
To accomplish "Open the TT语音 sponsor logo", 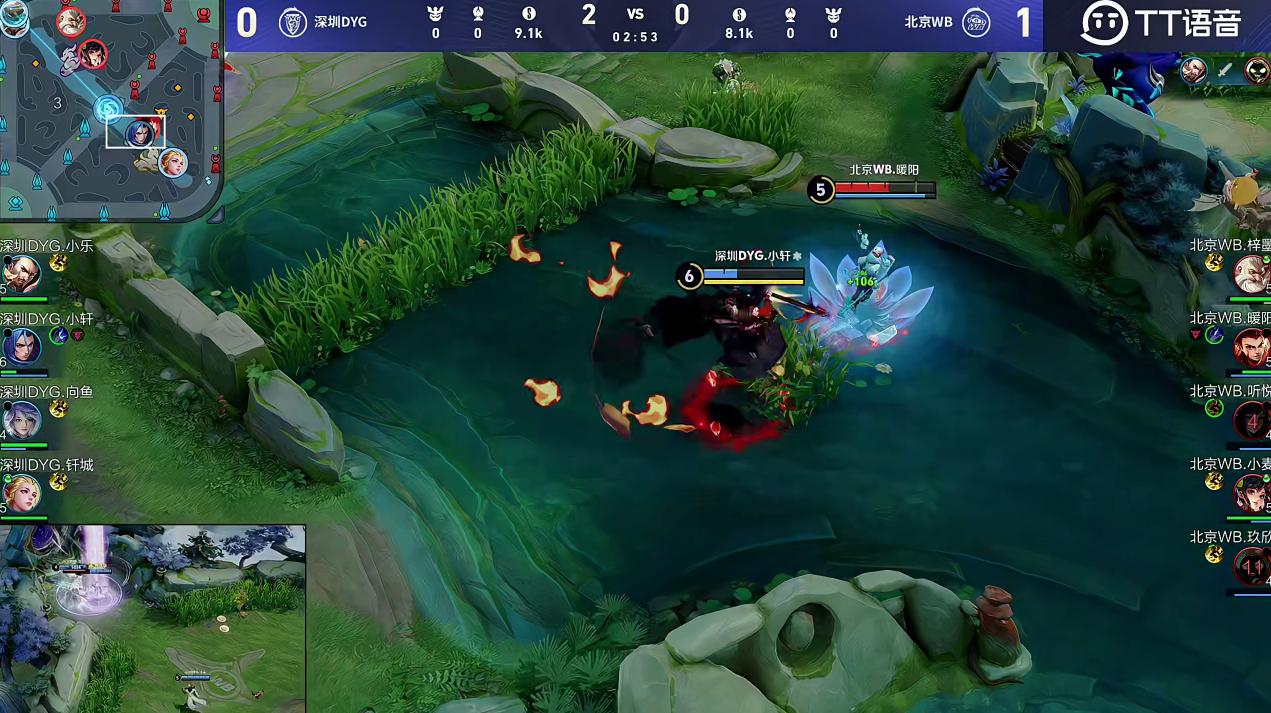I will tap(1160, 23).
